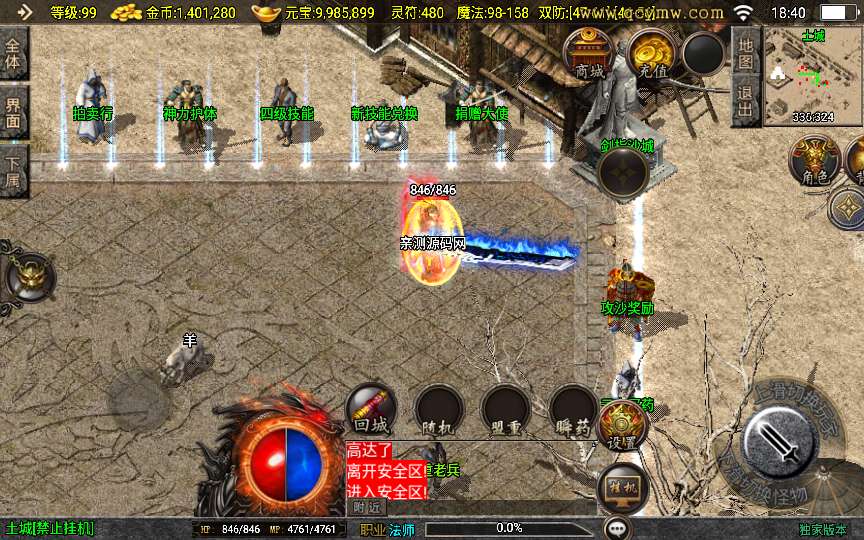Tap the sword attack button
Viewport: 864px width, 540px height.
780,440
